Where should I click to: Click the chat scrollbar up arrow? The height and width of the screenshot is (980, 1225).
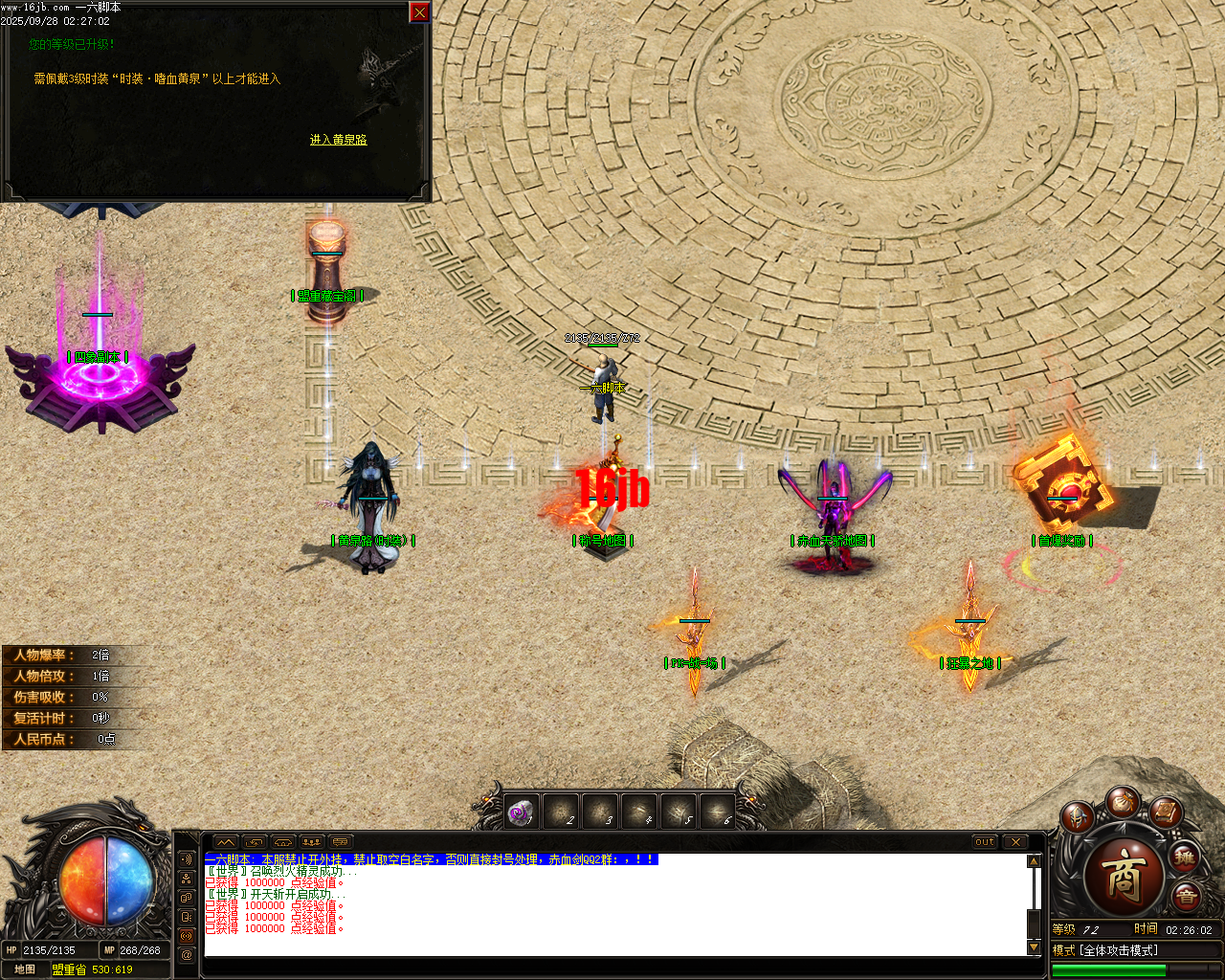(1035, 859)
